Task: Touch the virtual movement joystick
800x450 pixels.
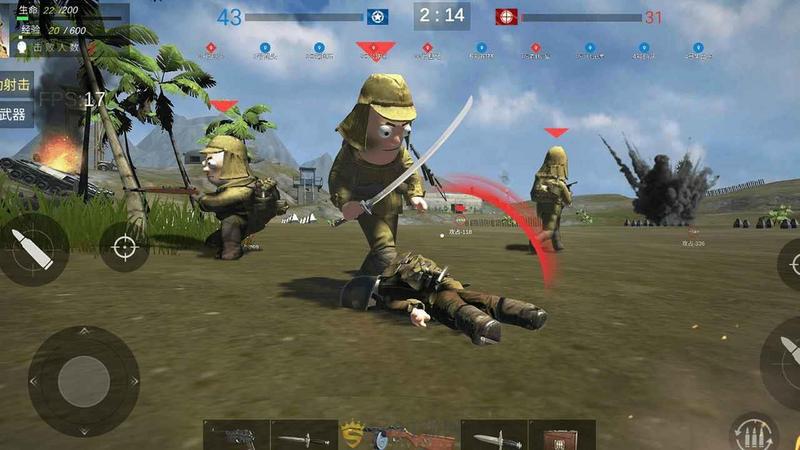Action: (83, 381)
